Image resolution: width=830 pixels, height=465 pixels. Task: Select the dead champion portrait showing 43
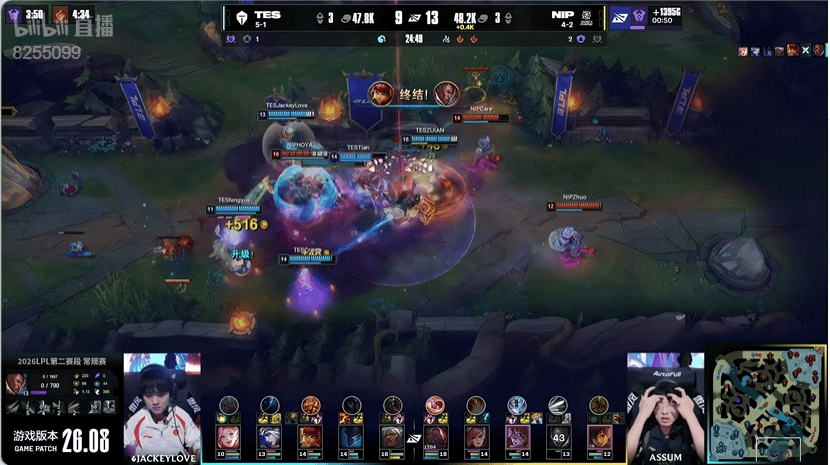pyautogui.click(x=558, y=437)
